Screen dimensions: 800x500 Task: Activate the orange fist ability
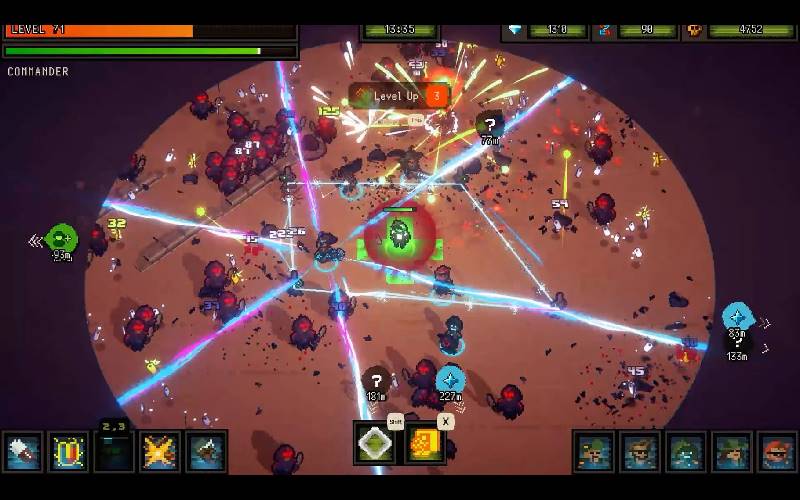point(423,443)
